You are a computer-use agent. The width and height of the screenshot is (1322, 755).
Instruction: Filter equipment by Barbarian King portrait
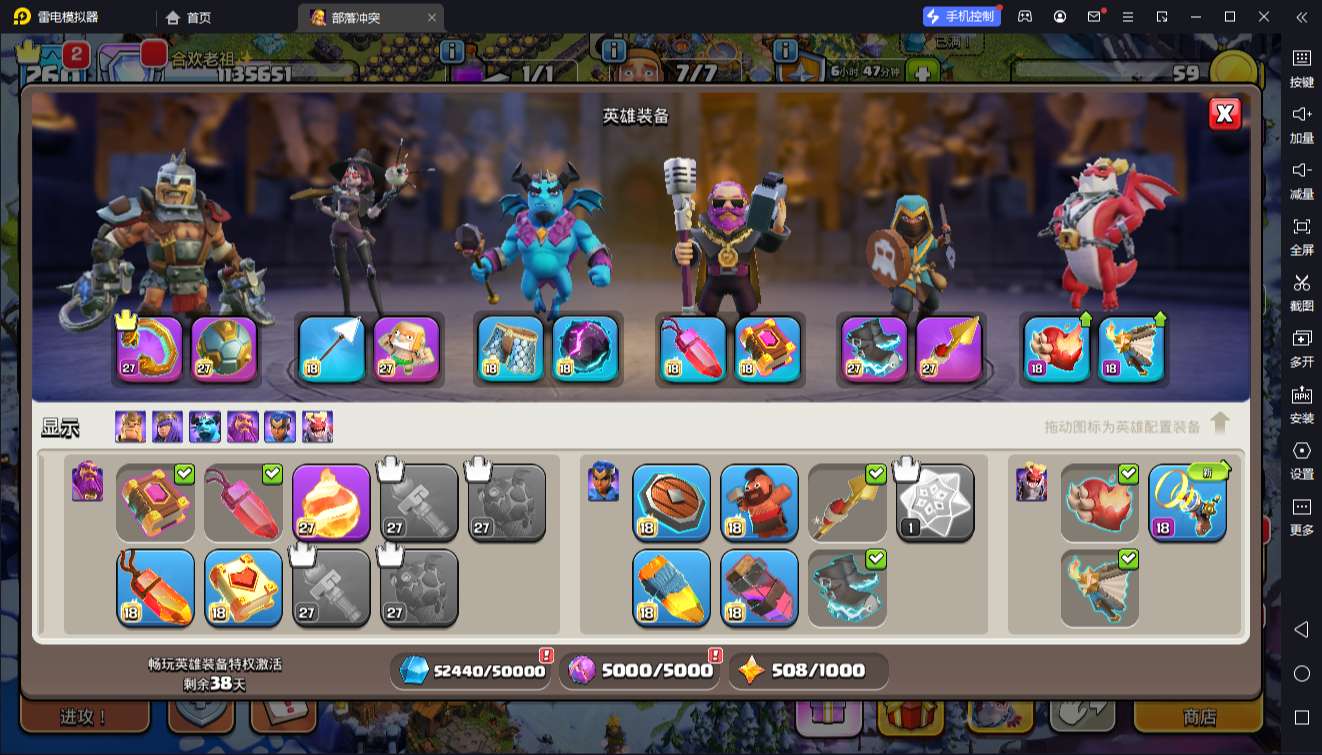pyautogui.click(x=130, y=427)
